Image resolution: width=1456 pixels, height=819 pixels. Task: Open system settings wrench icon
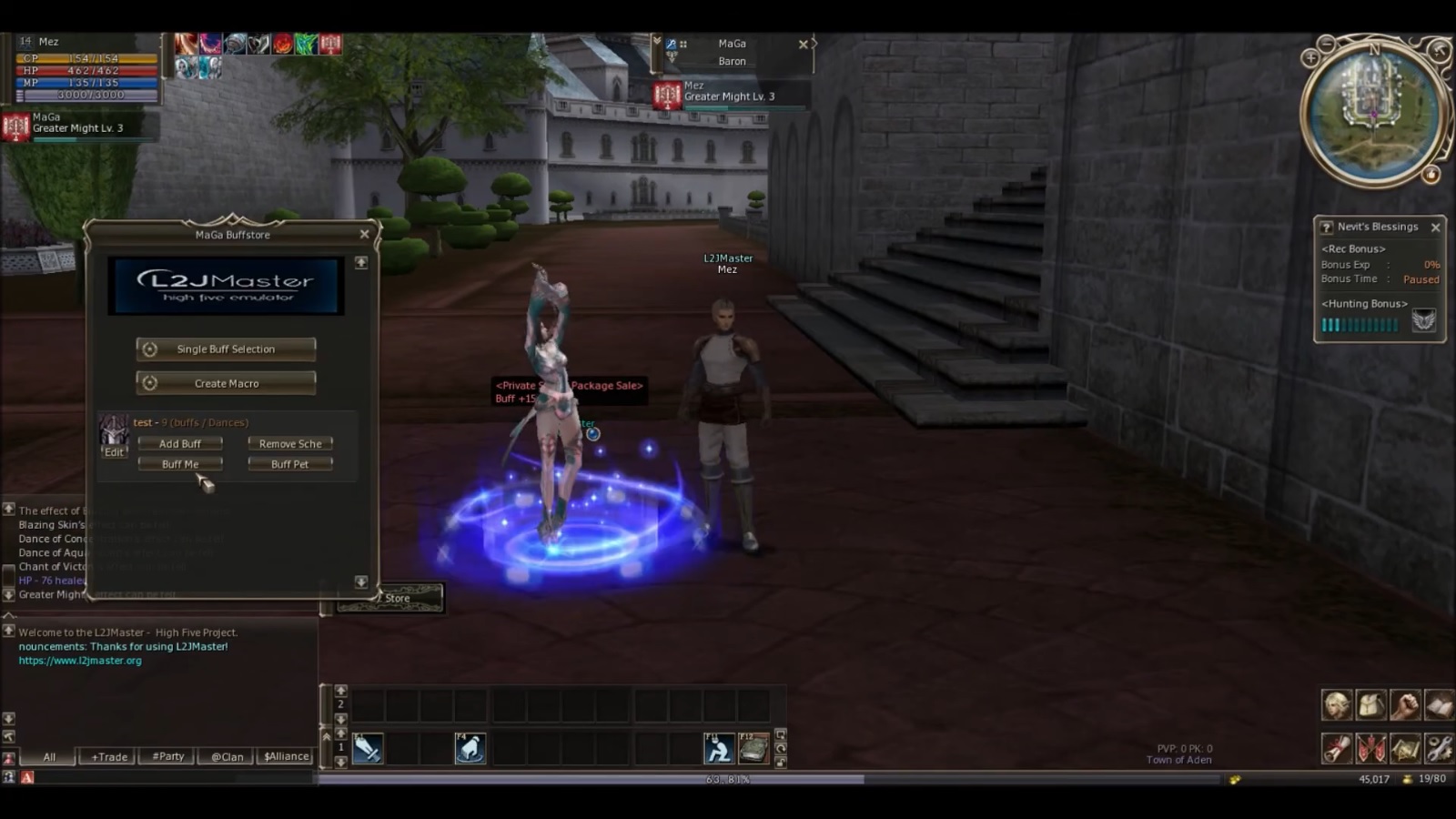(x=1439, y=749)
